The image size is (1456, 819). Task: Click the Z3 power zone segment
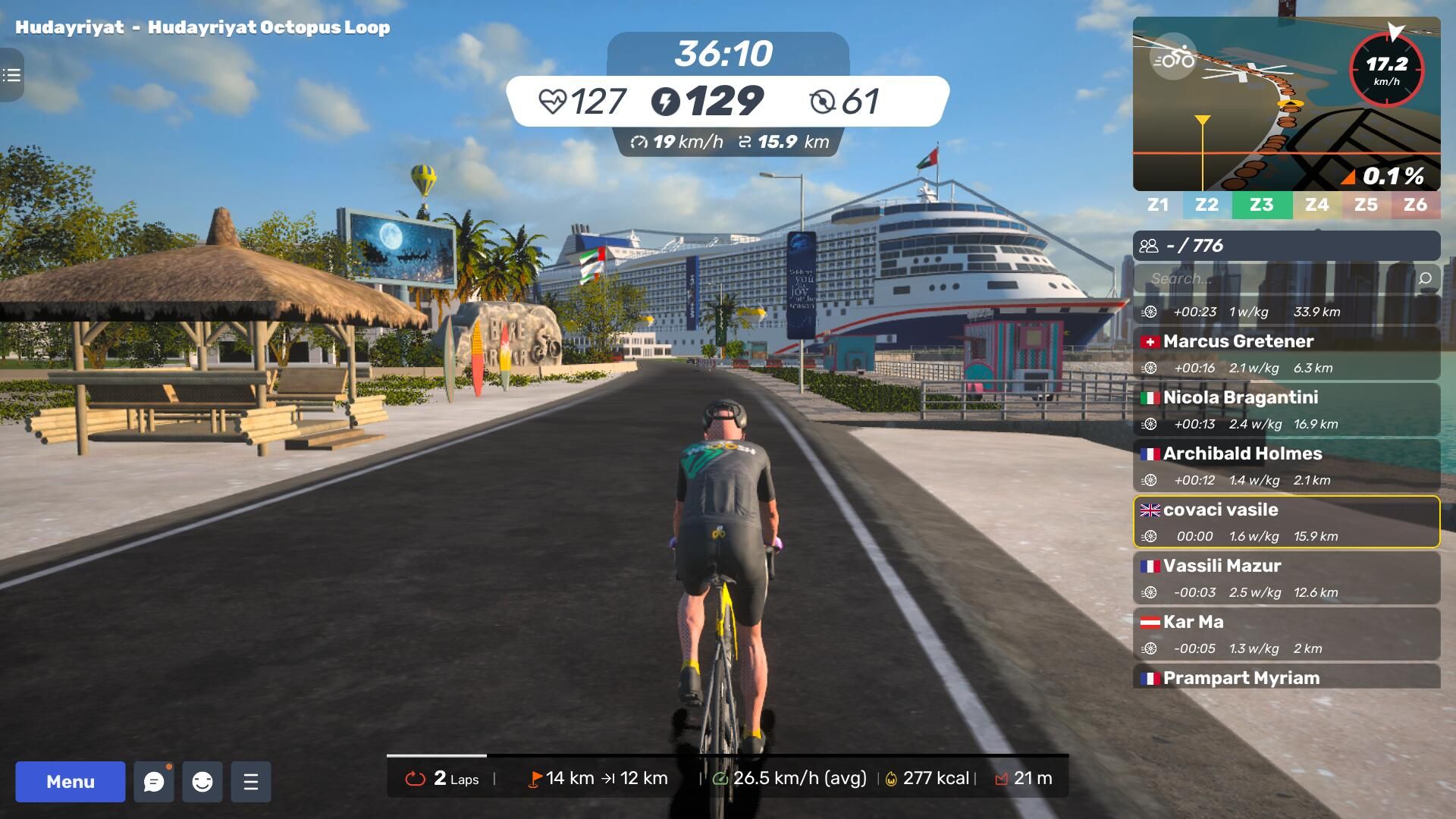[1262, 205]
